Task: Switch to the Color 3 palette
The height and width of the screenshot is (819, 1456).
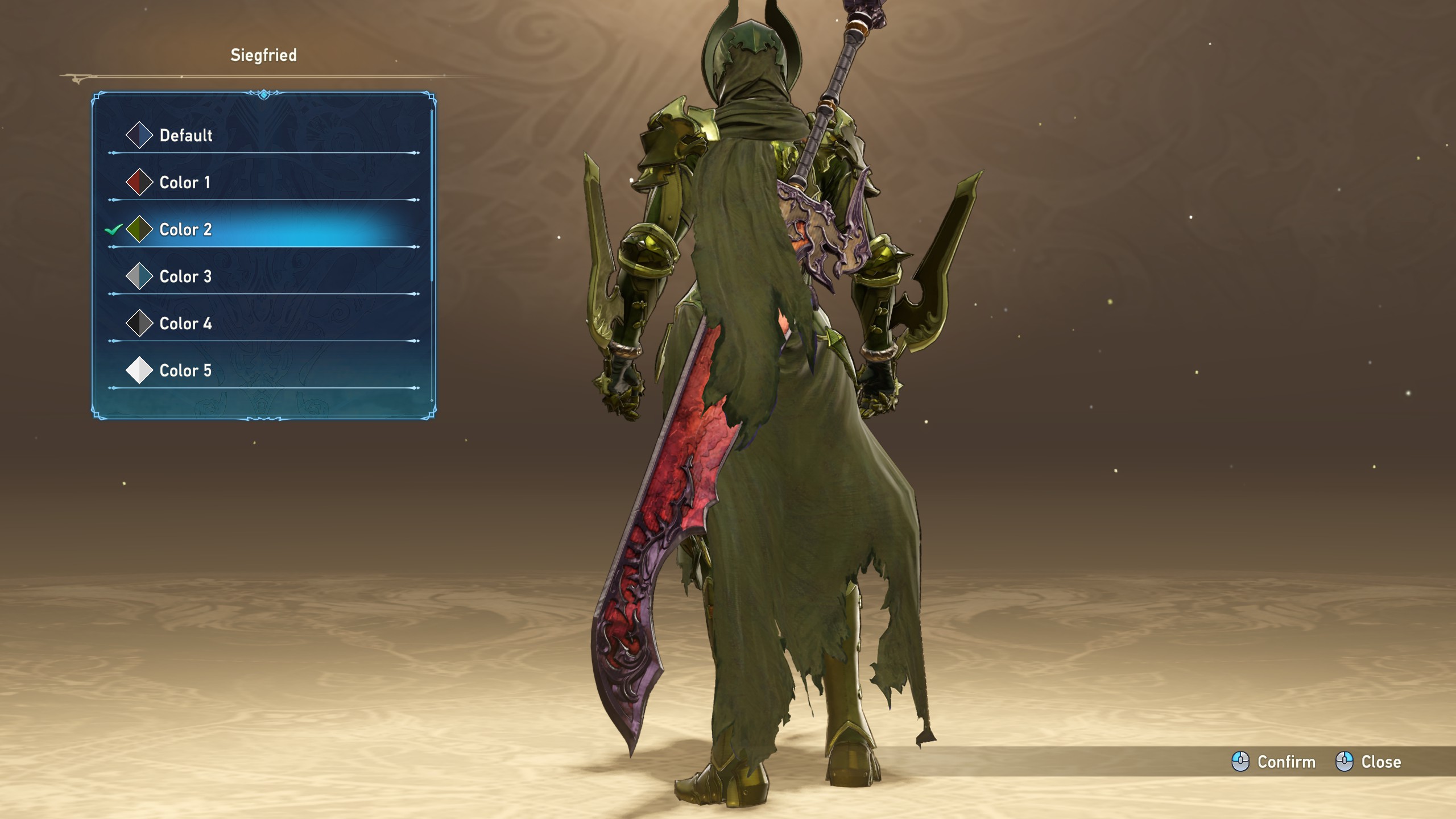Action: tap(185, 277)
